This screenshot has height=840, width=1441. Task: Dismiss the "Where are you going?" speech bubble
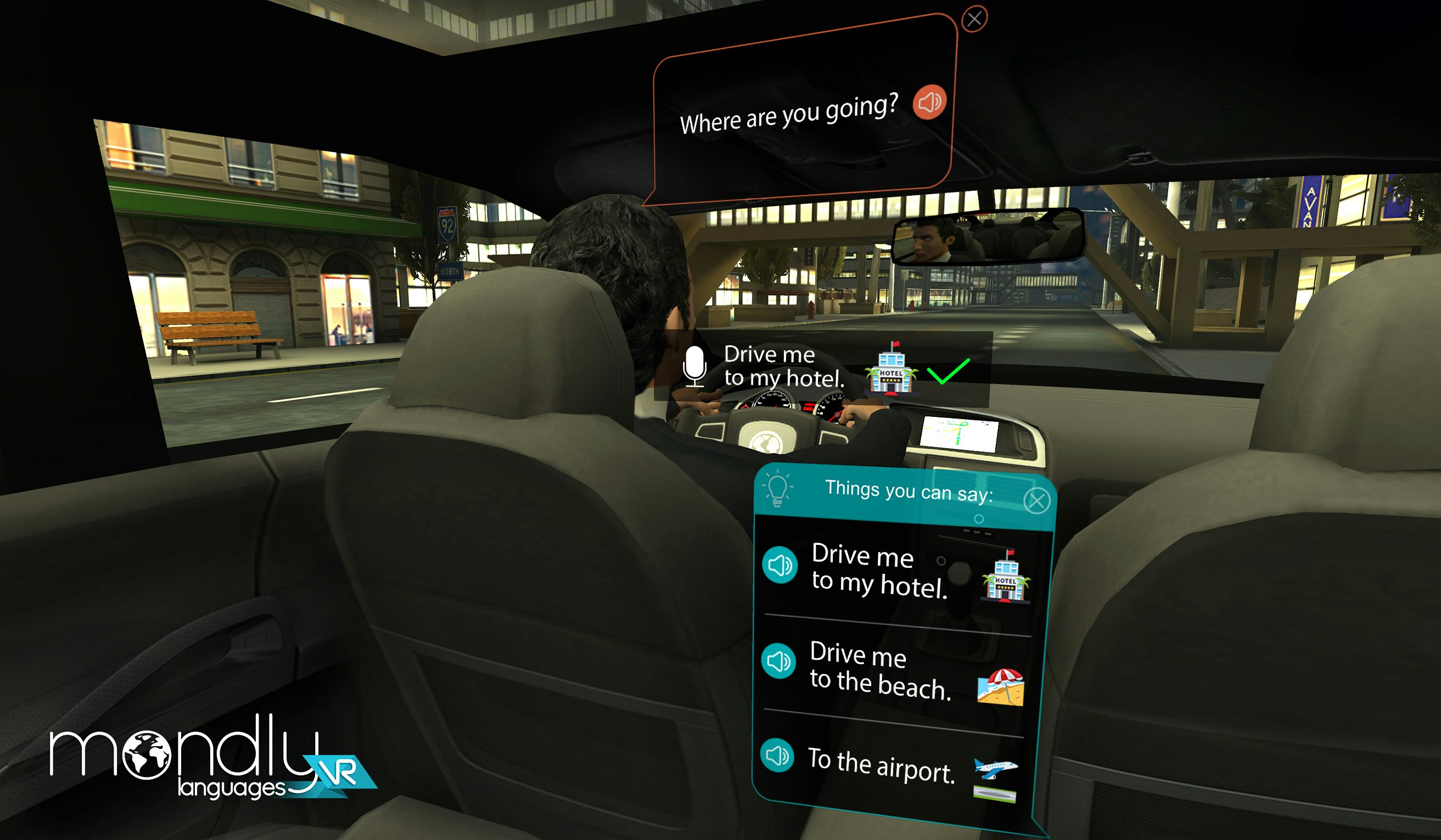974,18
